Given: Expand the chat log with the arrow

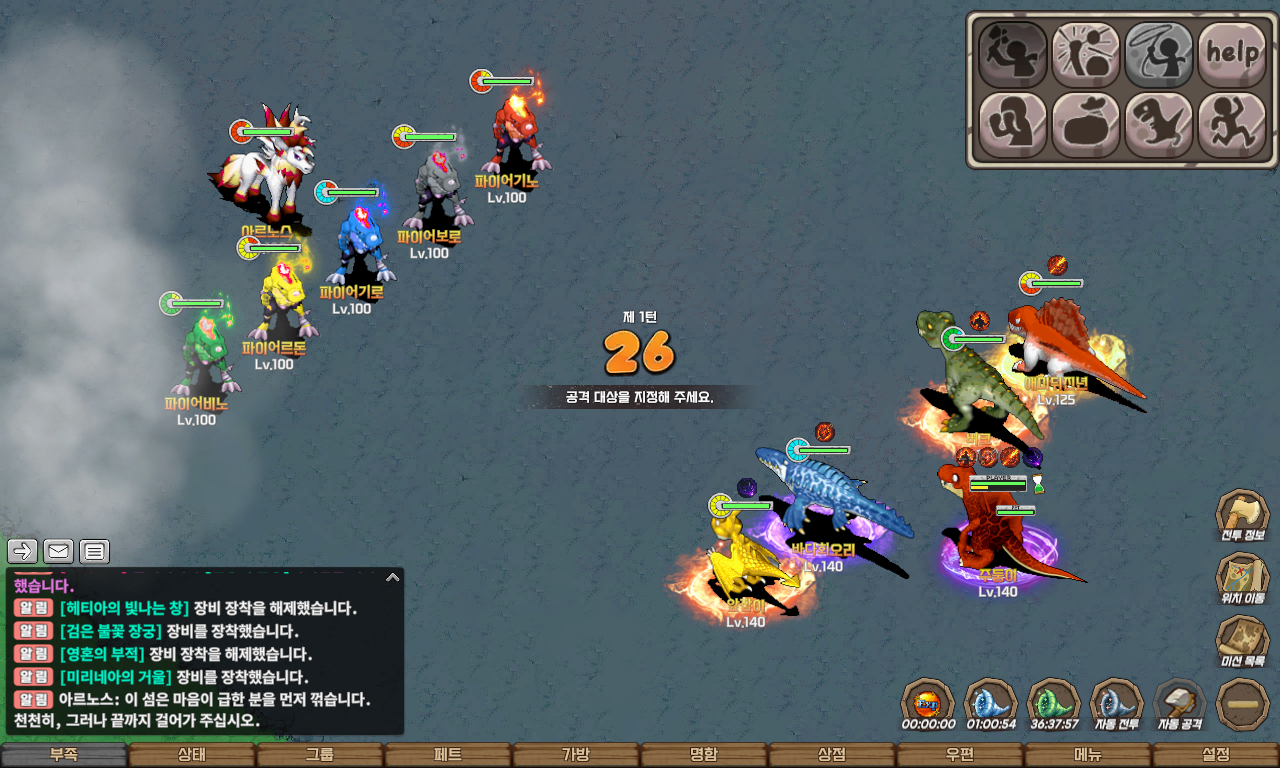Looking at the screenshot, I should coord(393,577).
